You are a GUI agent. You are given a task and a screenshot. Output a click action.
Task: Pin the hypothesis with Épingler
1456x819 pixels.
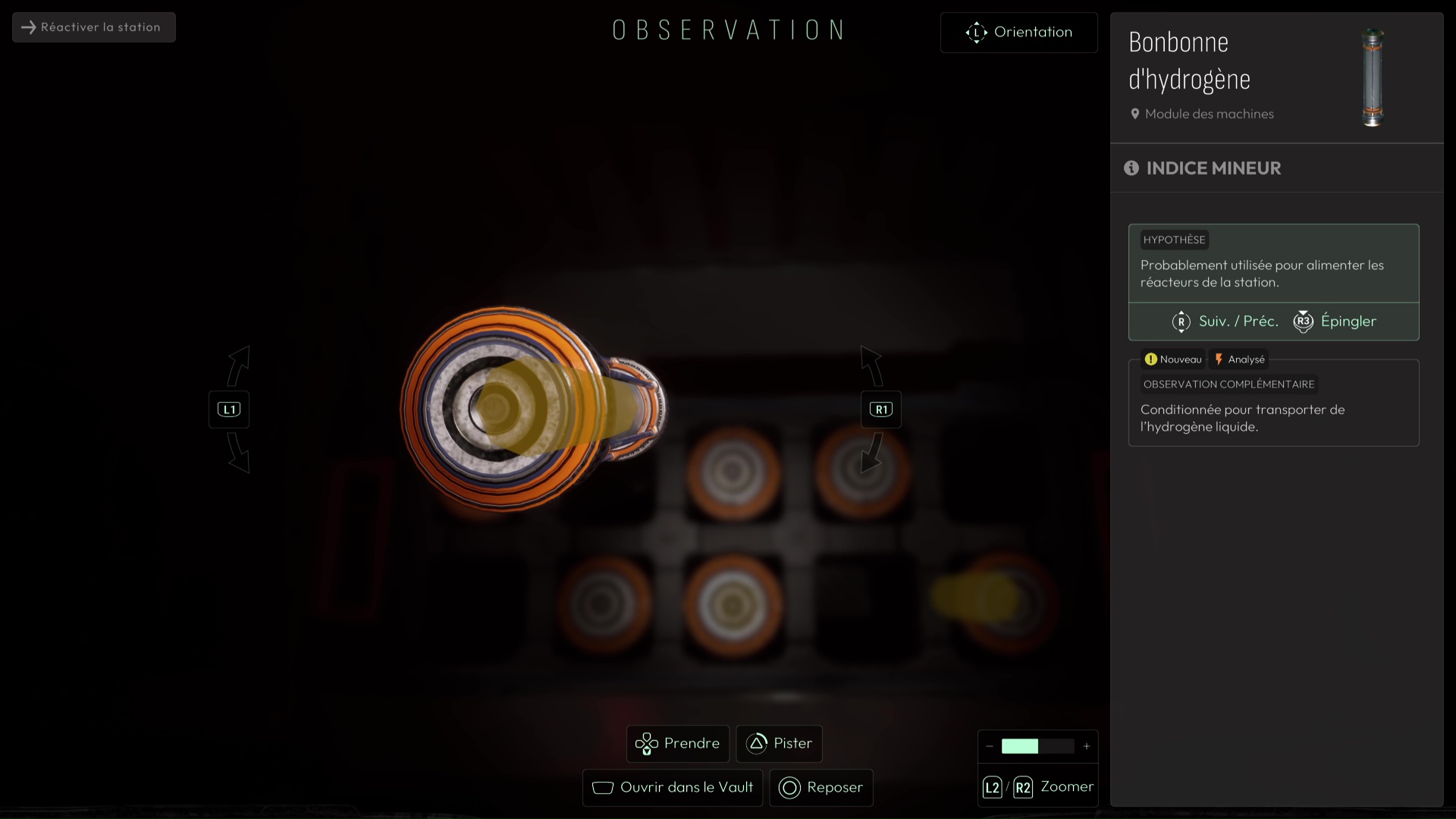click(x=1335, y=322)
